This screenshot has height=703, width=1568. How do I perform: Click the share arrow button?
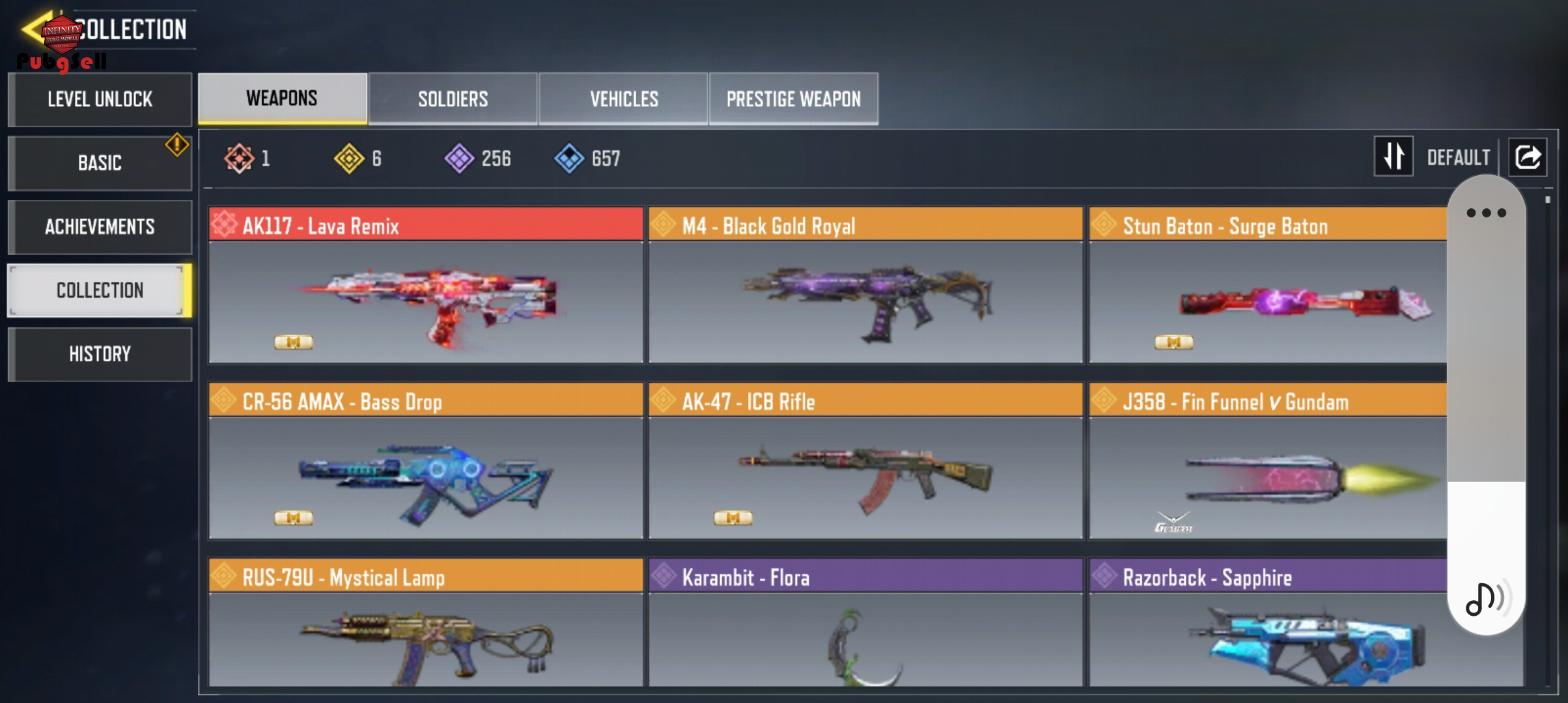[1528, 157]
